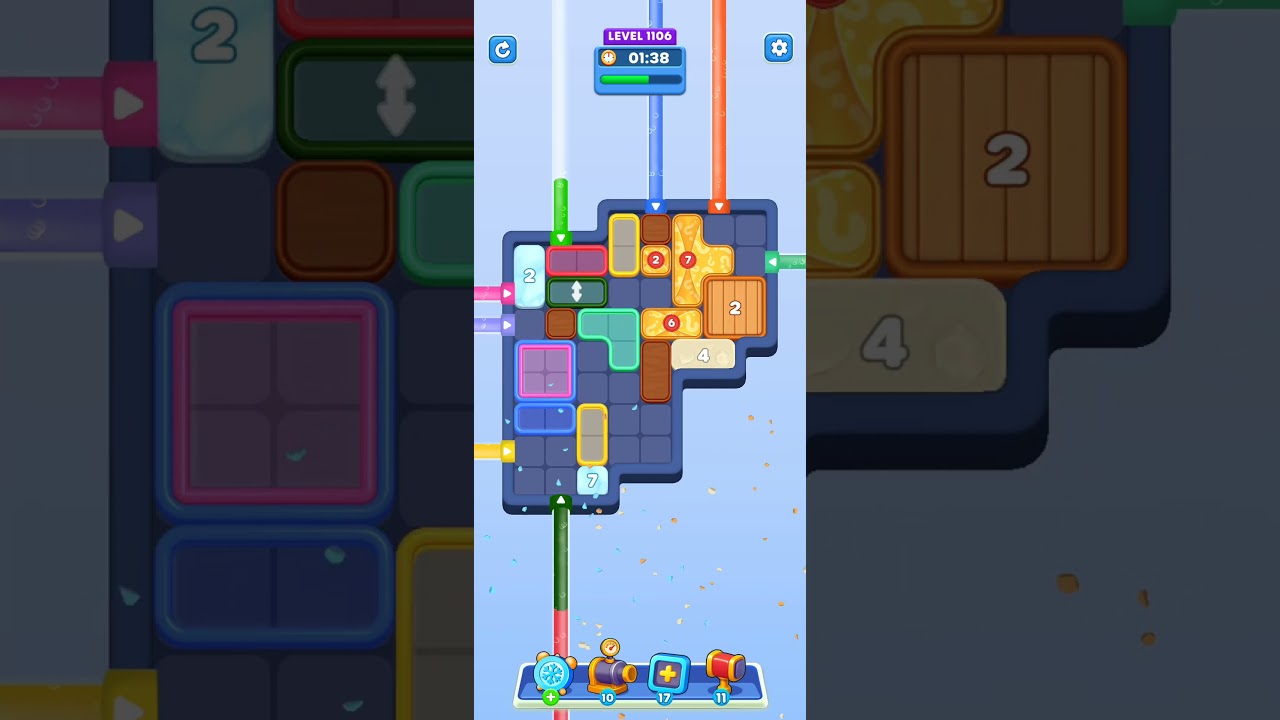
Task: Tap the ice block labeled 2
Action: tap(528, 276)
